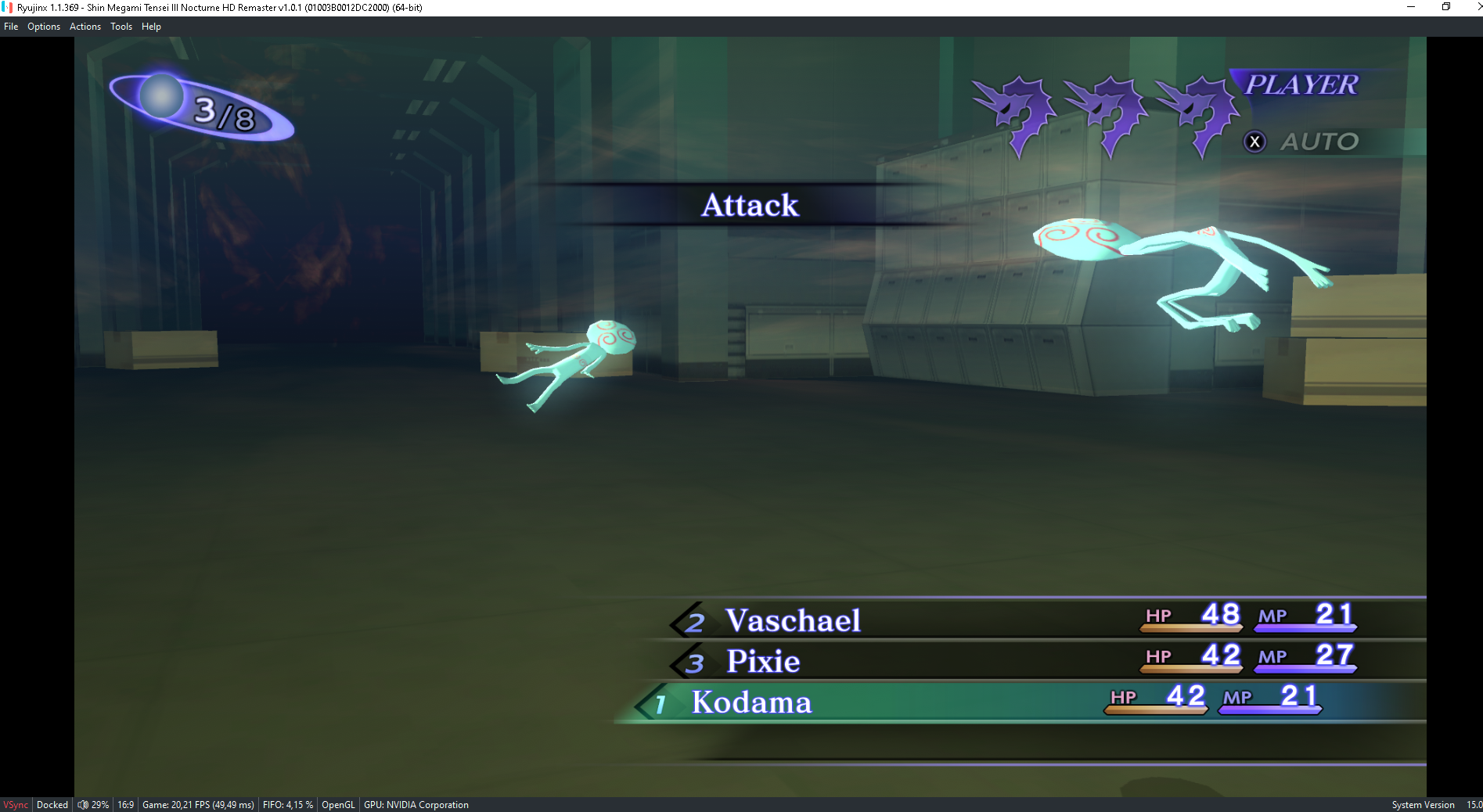Select the highlighted Kodama row

751,702
